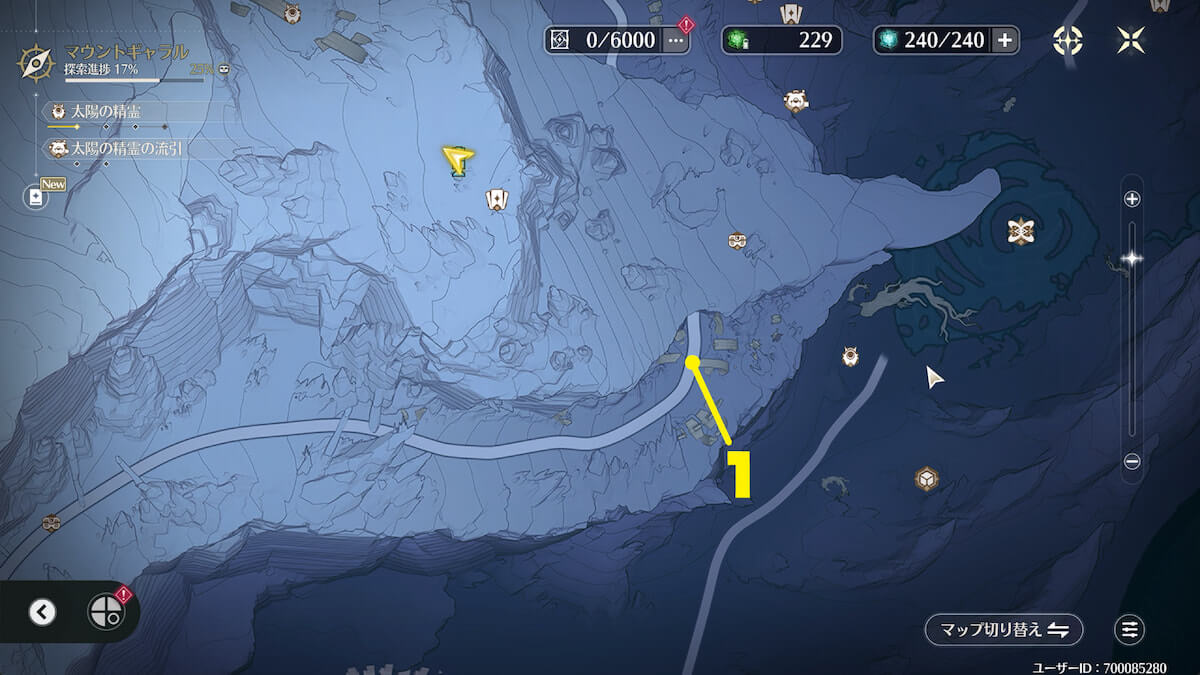Image resolution: width=1200 pixels, height=675 pixels.
Task: Zoom out with the map's minus button
Action: (x=1132, y=461)
